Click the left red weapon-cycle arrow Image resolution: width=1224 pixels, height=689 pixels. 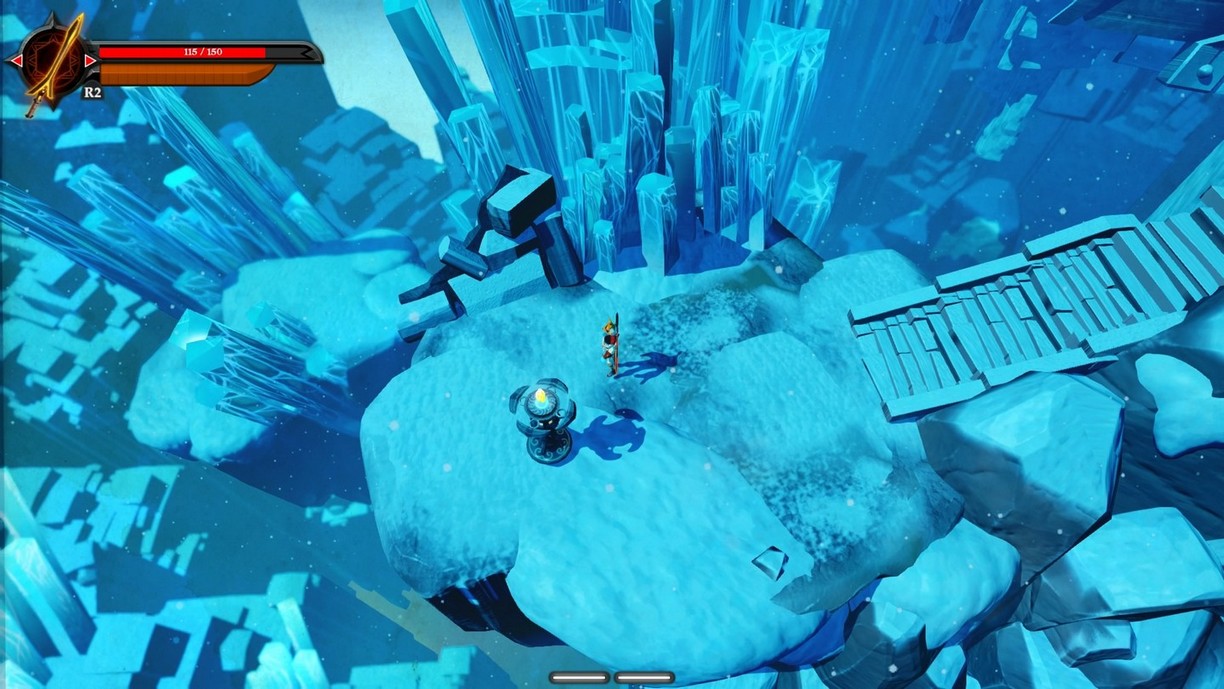(x=16, y=61)
